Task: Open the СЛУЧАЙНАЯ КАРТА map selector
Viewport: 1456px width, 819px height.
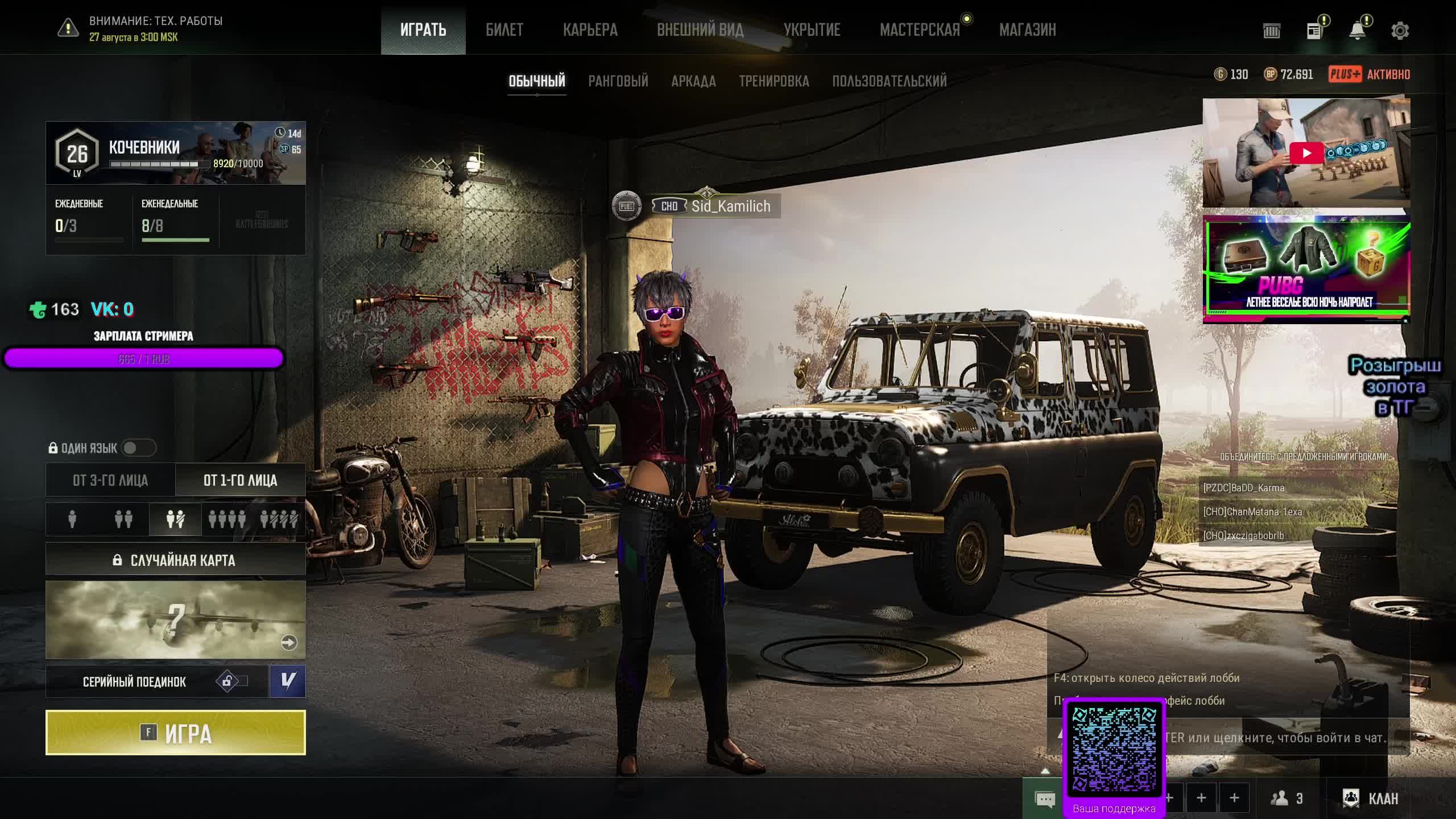Action: pyautogui.click(x=175, y=560)
